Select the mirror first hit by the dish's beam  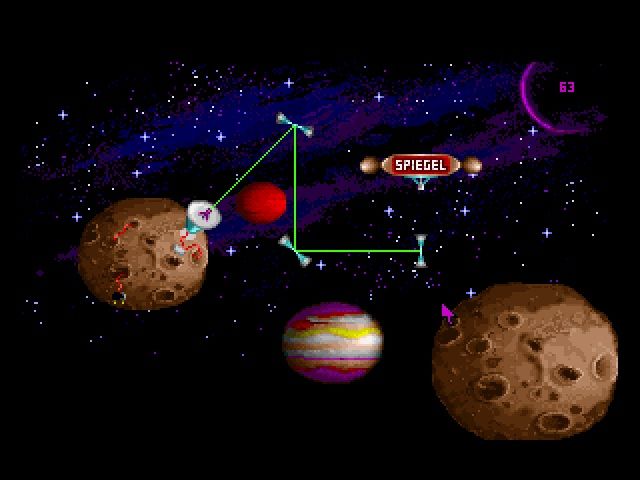coord(294,124)
